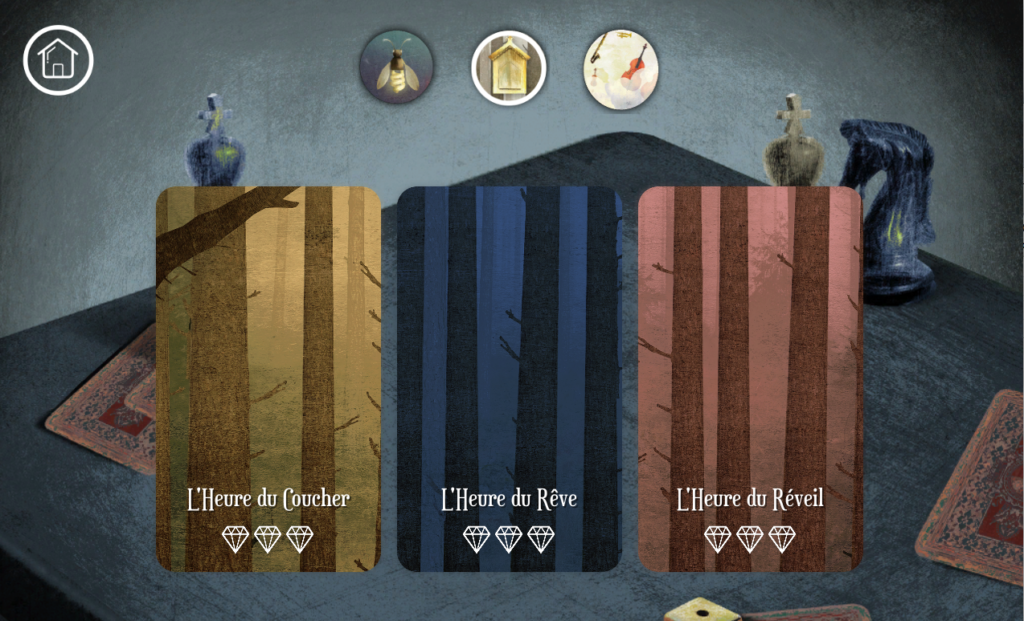Start the L'Heure du Réveil level card
1024x621 pixels.
coord(750,378)
